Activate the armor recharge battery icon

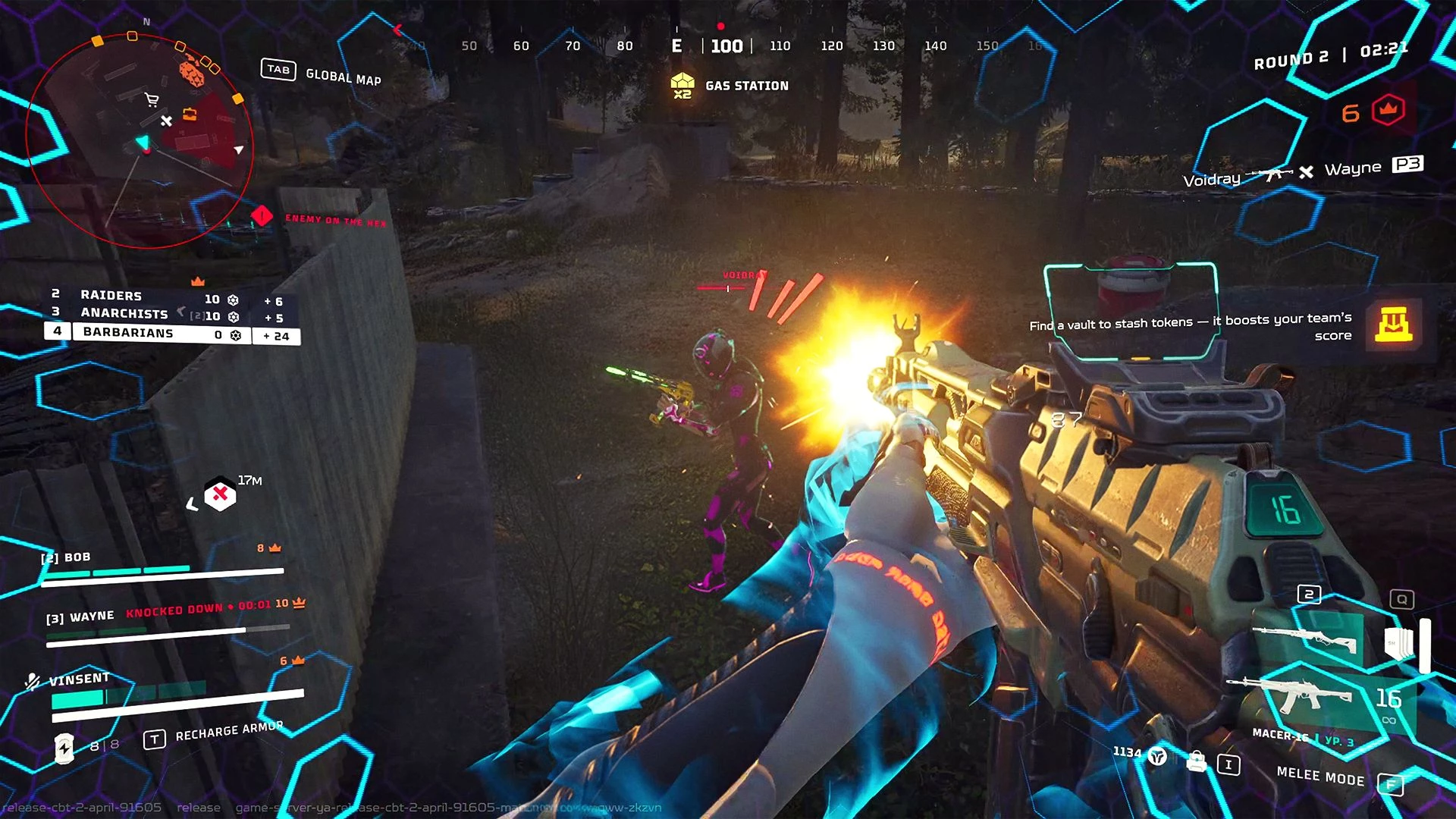click(x=64, y=748)
